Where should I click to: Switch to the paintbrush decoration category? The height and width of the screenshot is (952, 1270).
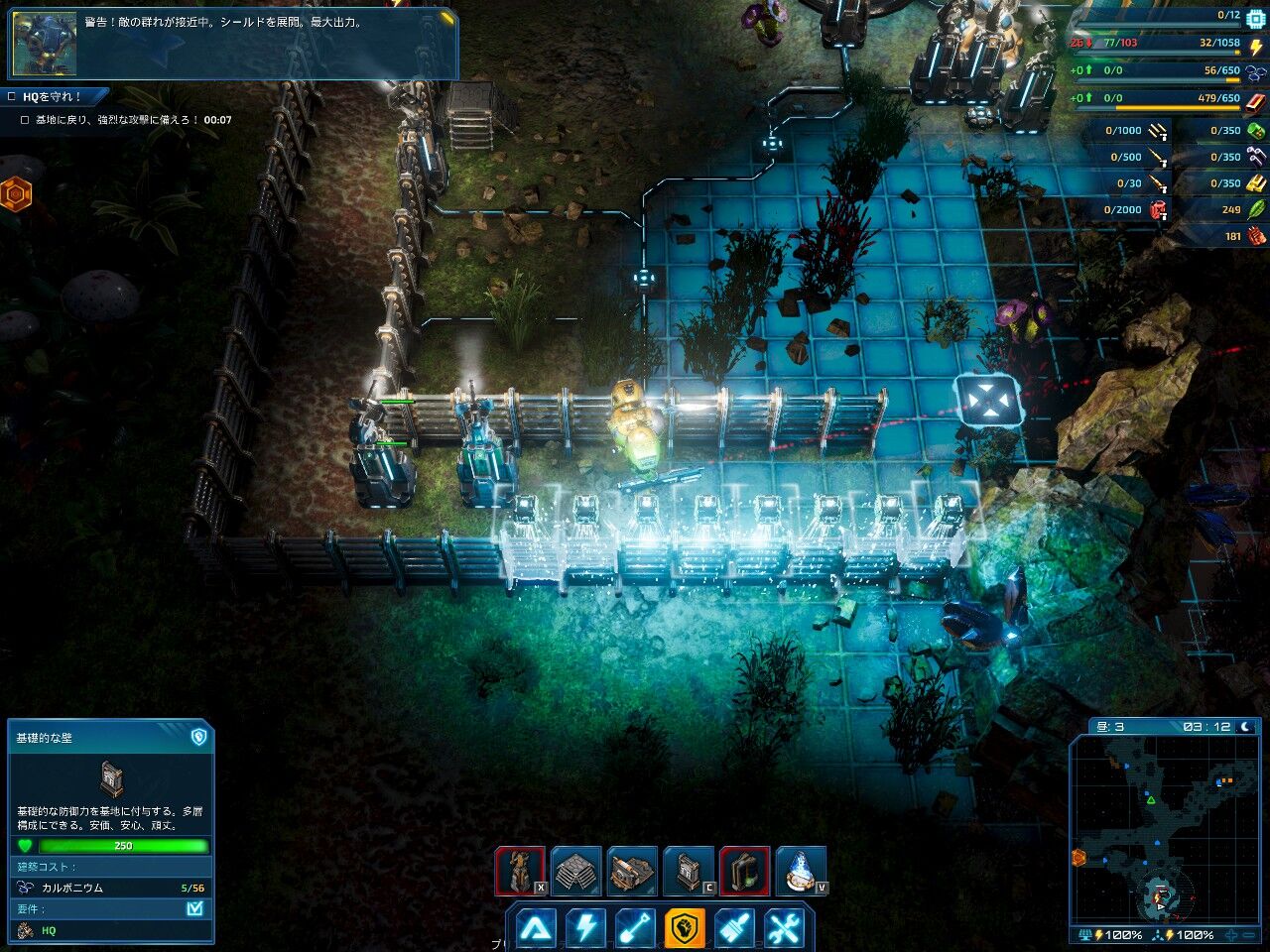734,928
